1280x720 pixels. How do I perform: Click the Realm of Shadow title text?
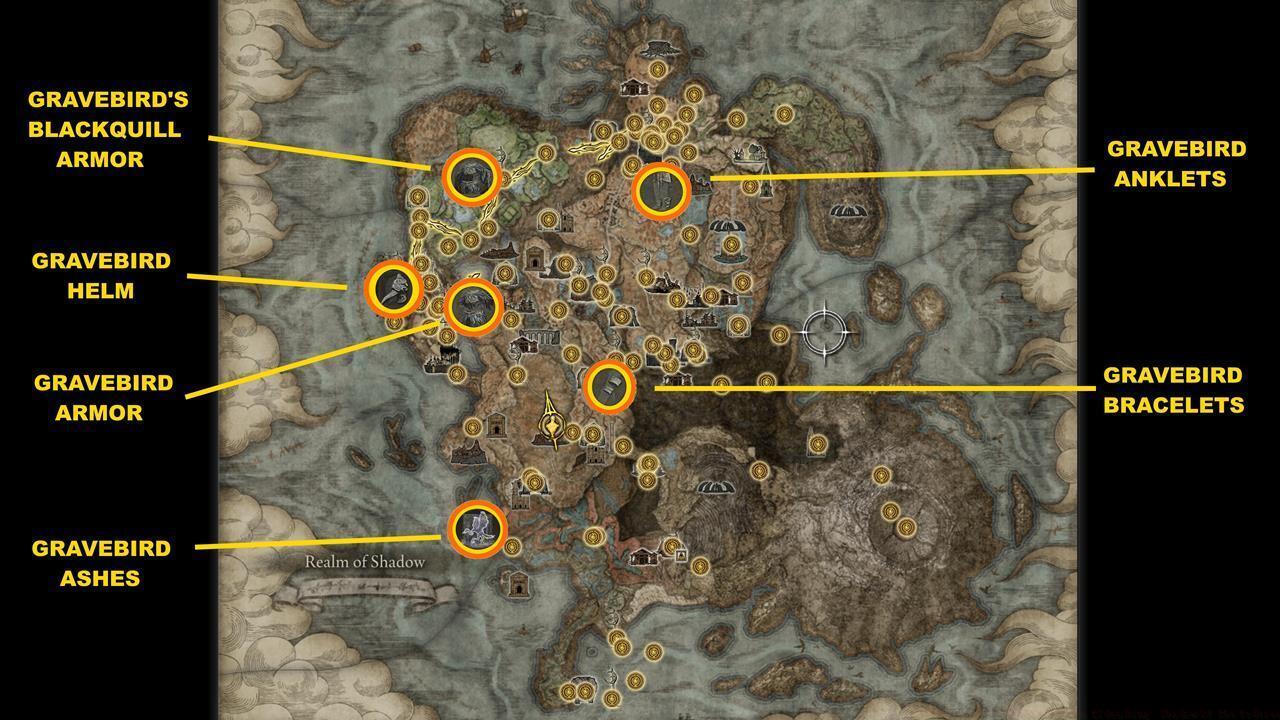[x=366, y=563]
